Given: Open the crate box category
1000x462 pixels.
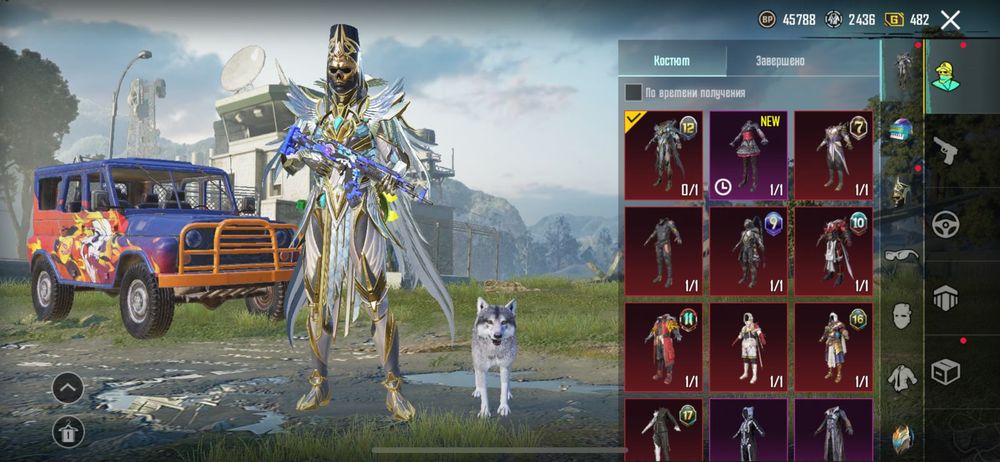Looking at the screenshot, I should (945, 371).
